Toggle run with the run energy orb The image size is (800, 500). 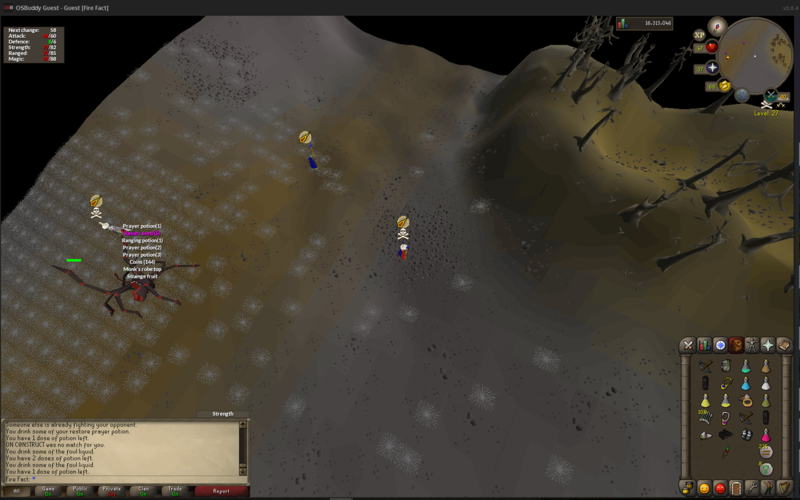click(x=724, y=86)
